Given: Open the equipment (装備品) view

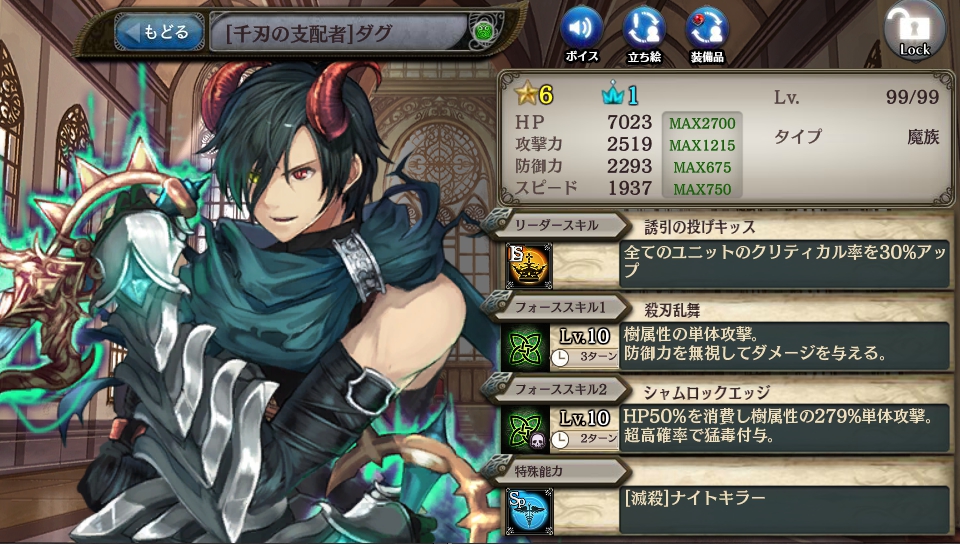Looking at the screenshot, I should click(707, 30).
